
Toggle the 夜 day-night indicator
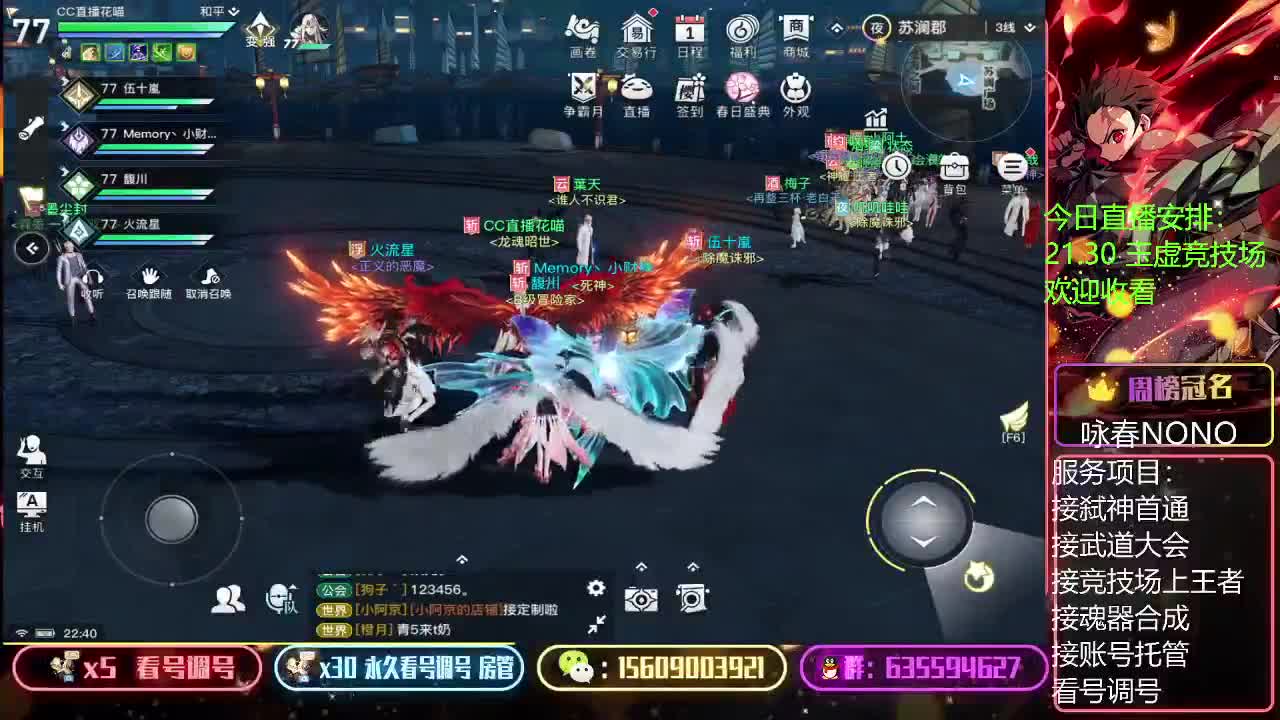tap(875, 28)
